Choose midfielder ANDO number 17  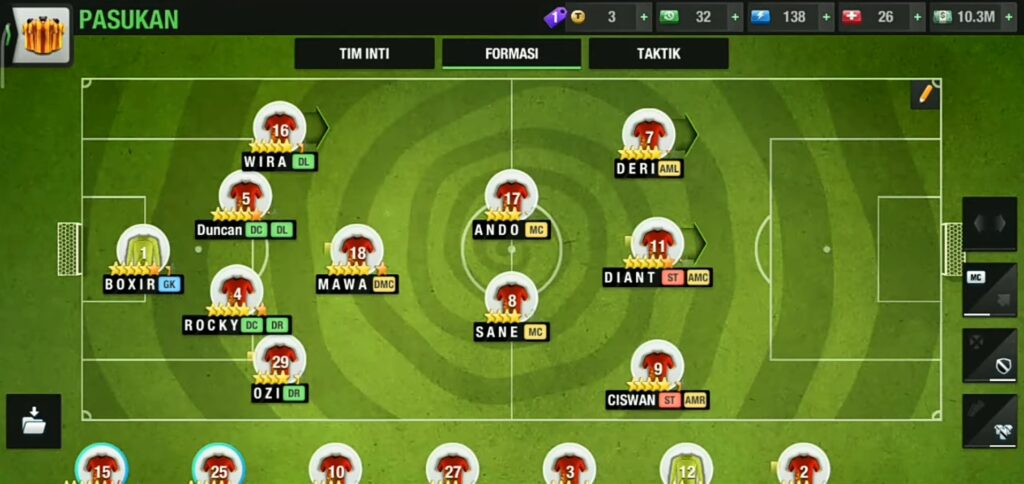pyautogui.click(x=511, y=197)
